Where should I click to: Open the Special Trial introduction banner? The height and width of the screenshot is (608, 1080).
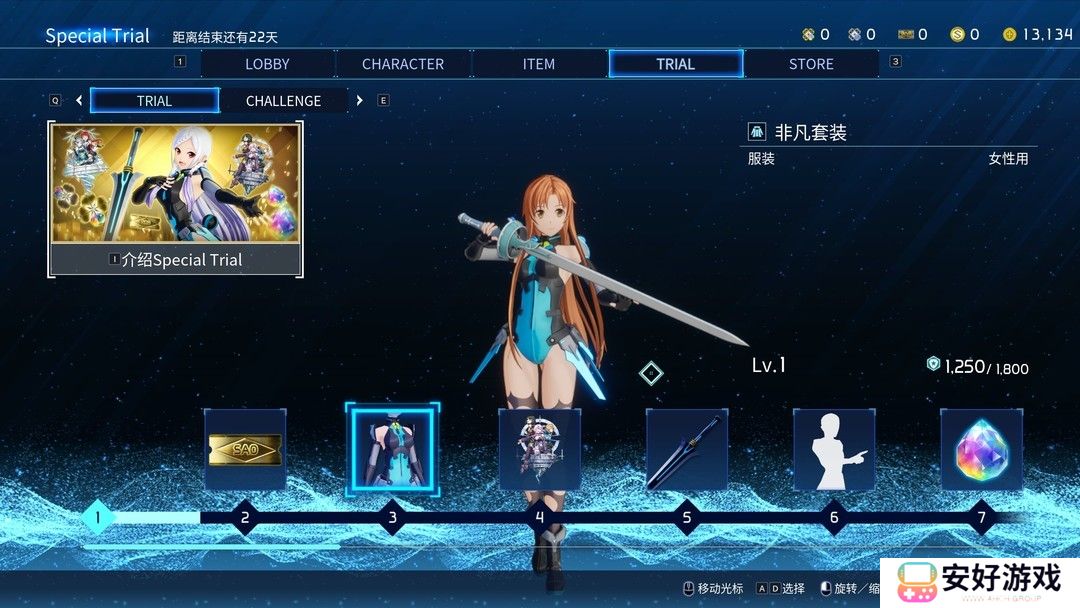(175, 200)
